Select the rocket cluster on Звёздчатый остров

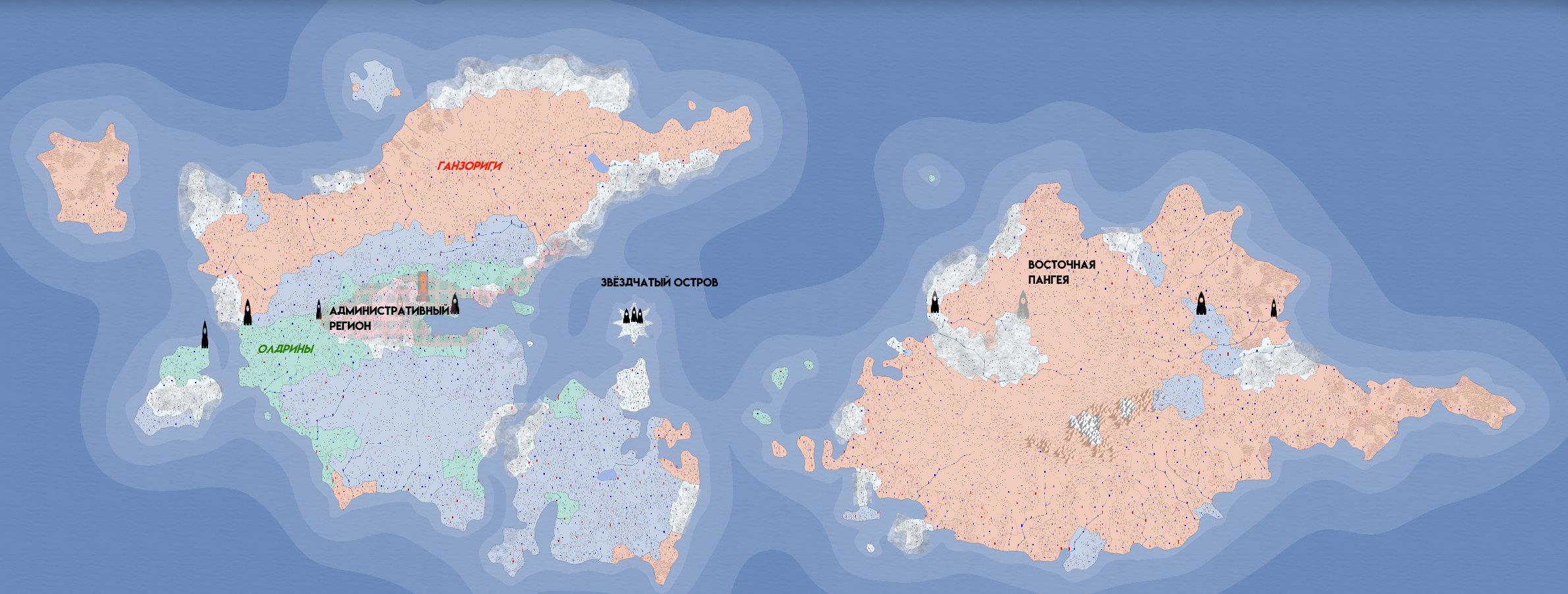[632, 315]
